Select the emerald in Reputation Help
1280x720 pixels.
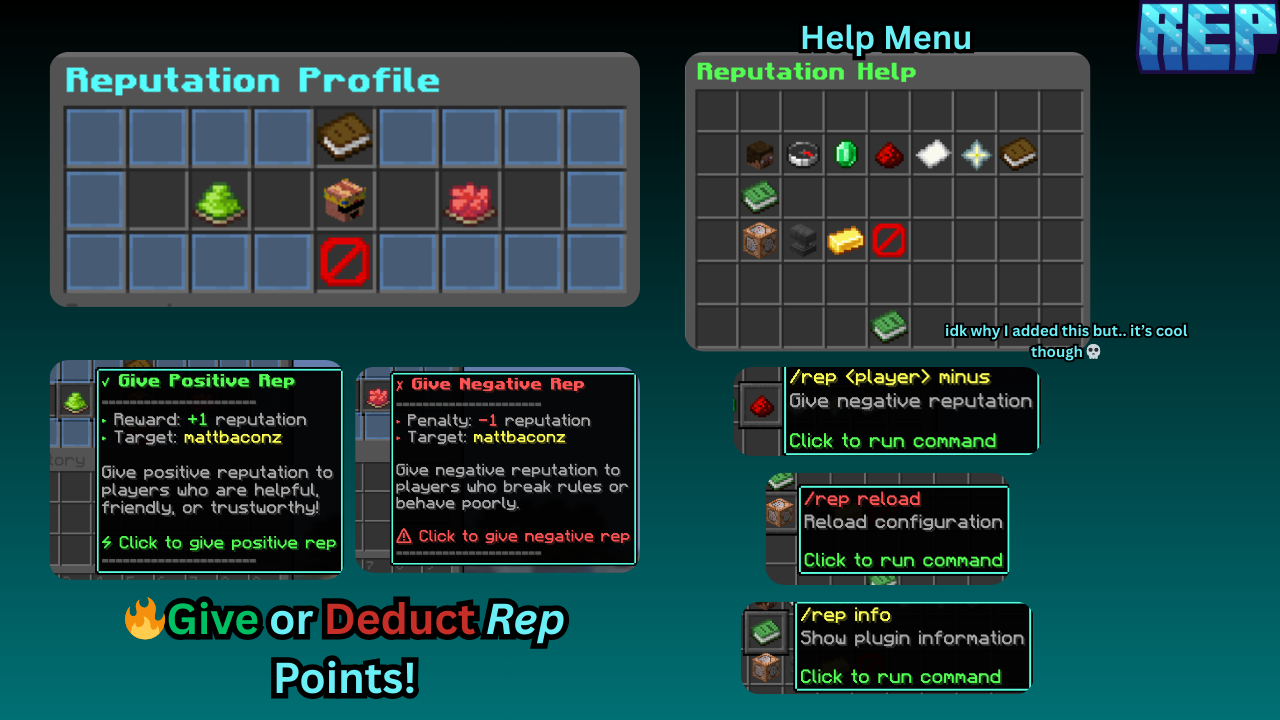846,155
